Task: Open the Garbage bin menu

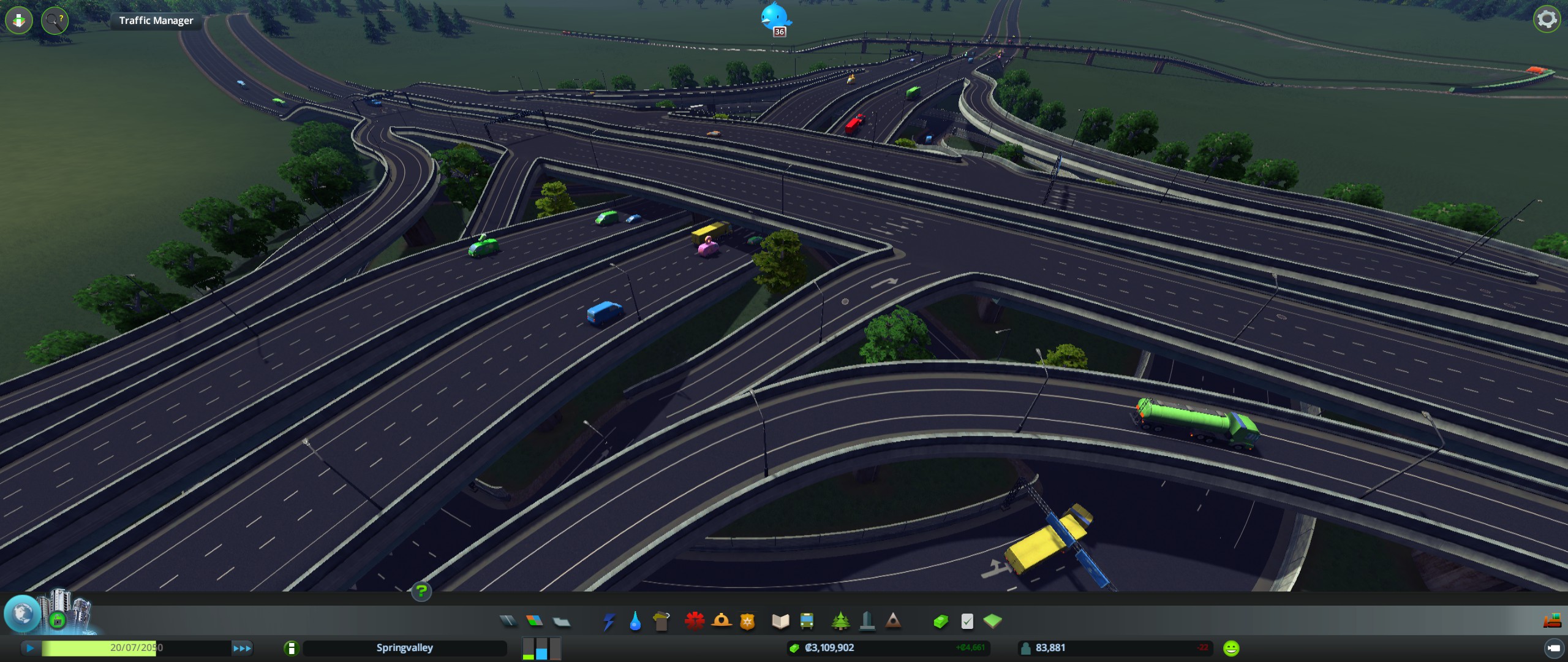Action: click(661, 622)
